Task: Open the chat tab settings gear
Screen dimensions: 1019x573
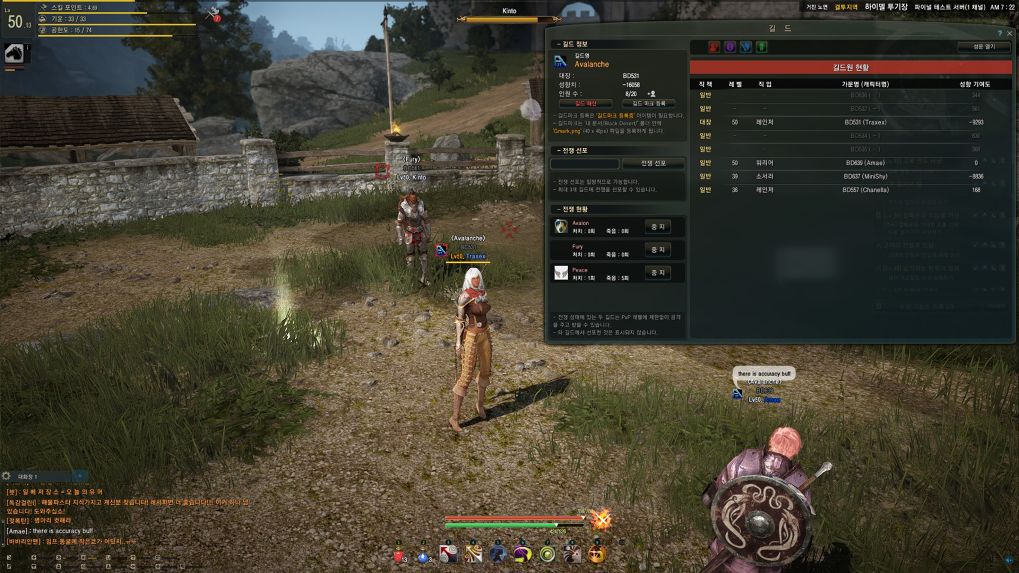Action: click(7, 476)
